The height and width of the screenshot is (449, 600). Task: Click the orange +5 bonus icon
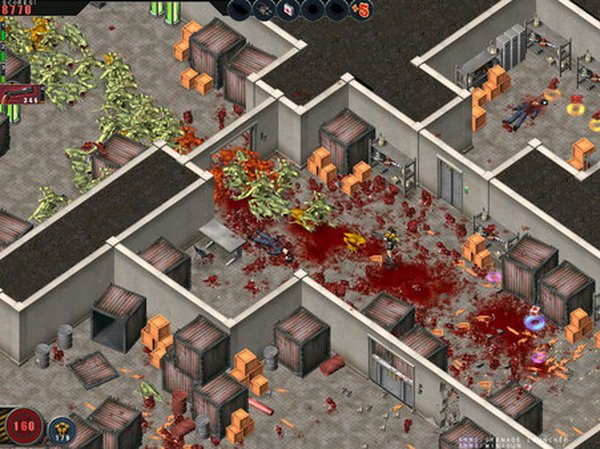tap(362, 11)
